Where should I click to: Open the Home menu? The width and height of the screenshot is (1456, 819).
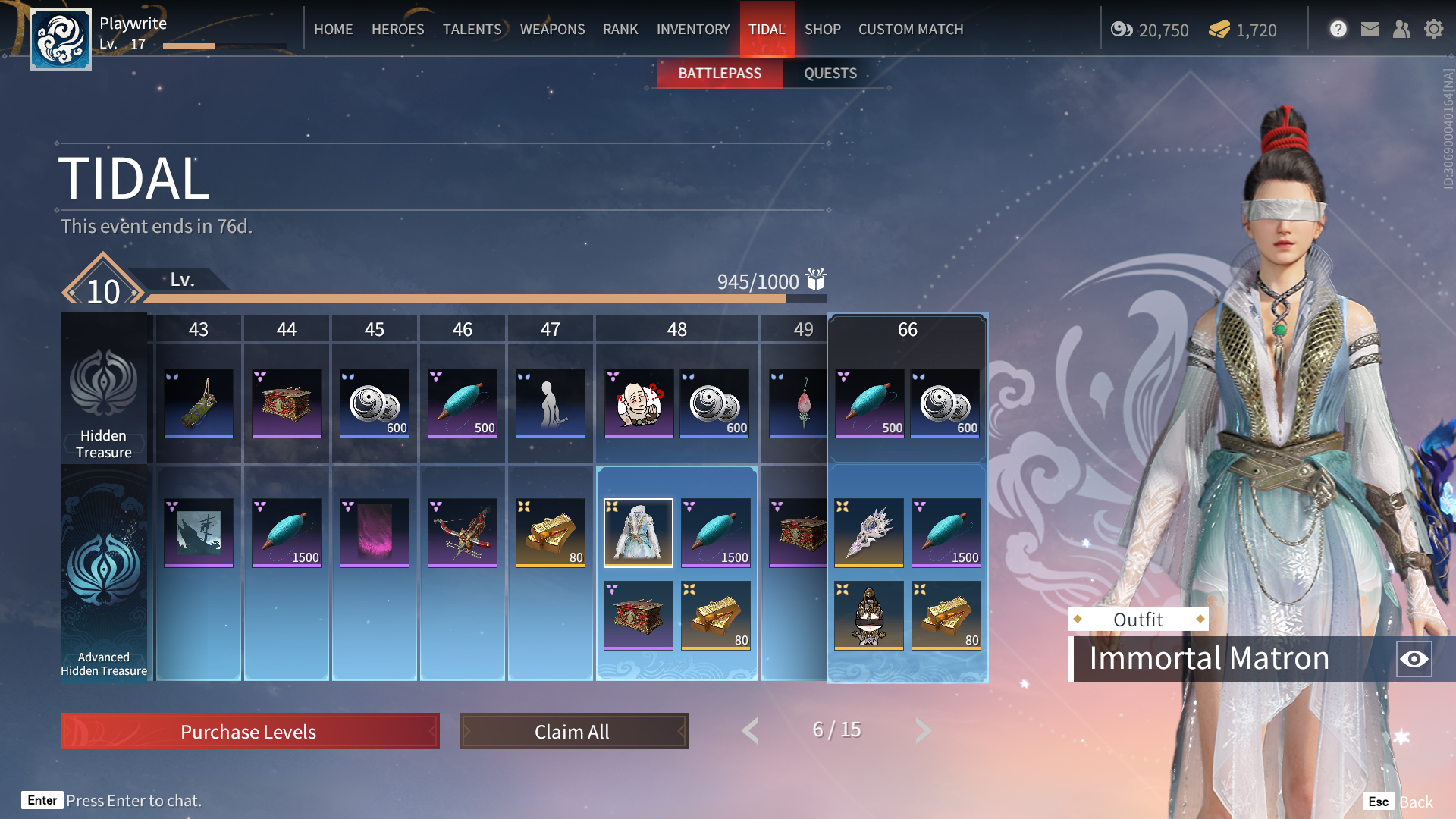333,29
